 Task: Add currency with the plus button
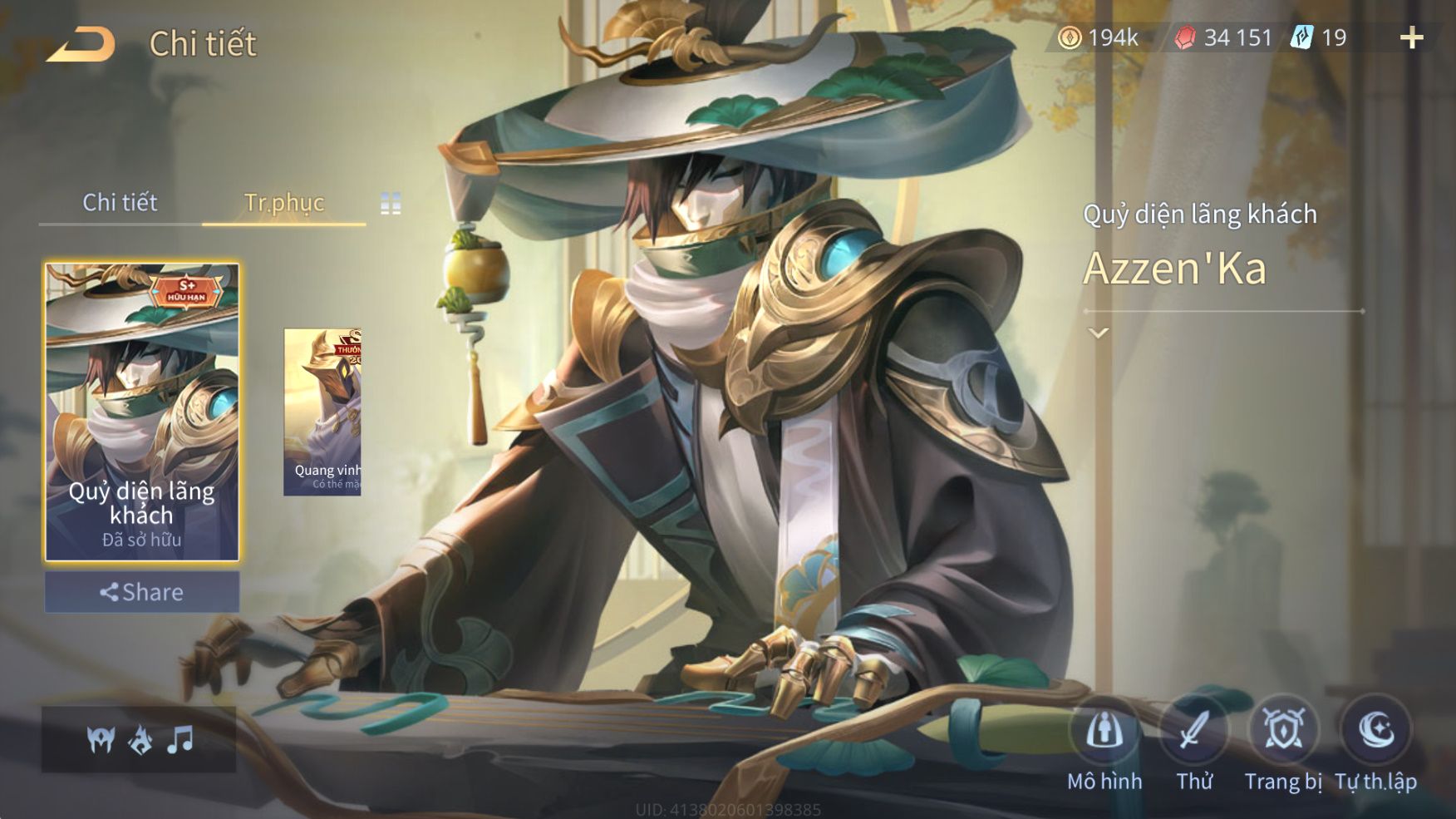[1411, 38]
